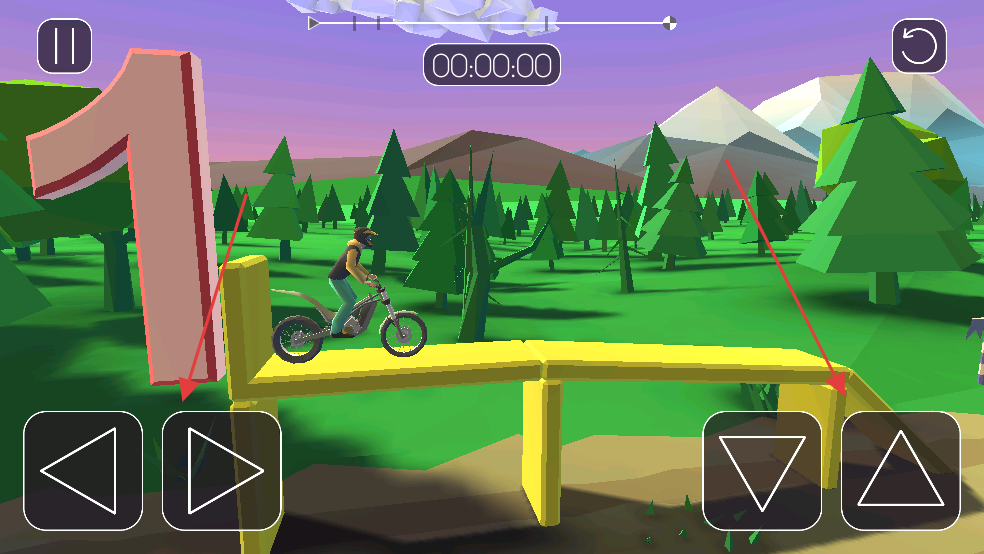984x554 pixels.
Task: Tap the upward triangle control
Action: tap(900, 470)
